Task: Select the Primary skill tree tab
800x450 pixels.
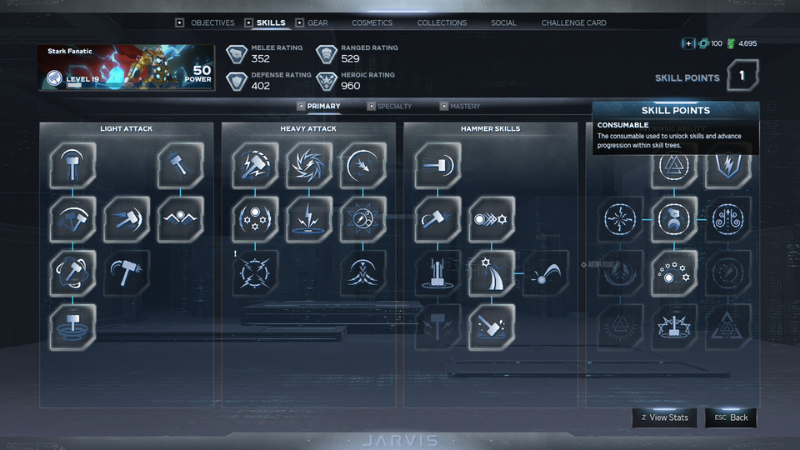Action: (323, 106)
